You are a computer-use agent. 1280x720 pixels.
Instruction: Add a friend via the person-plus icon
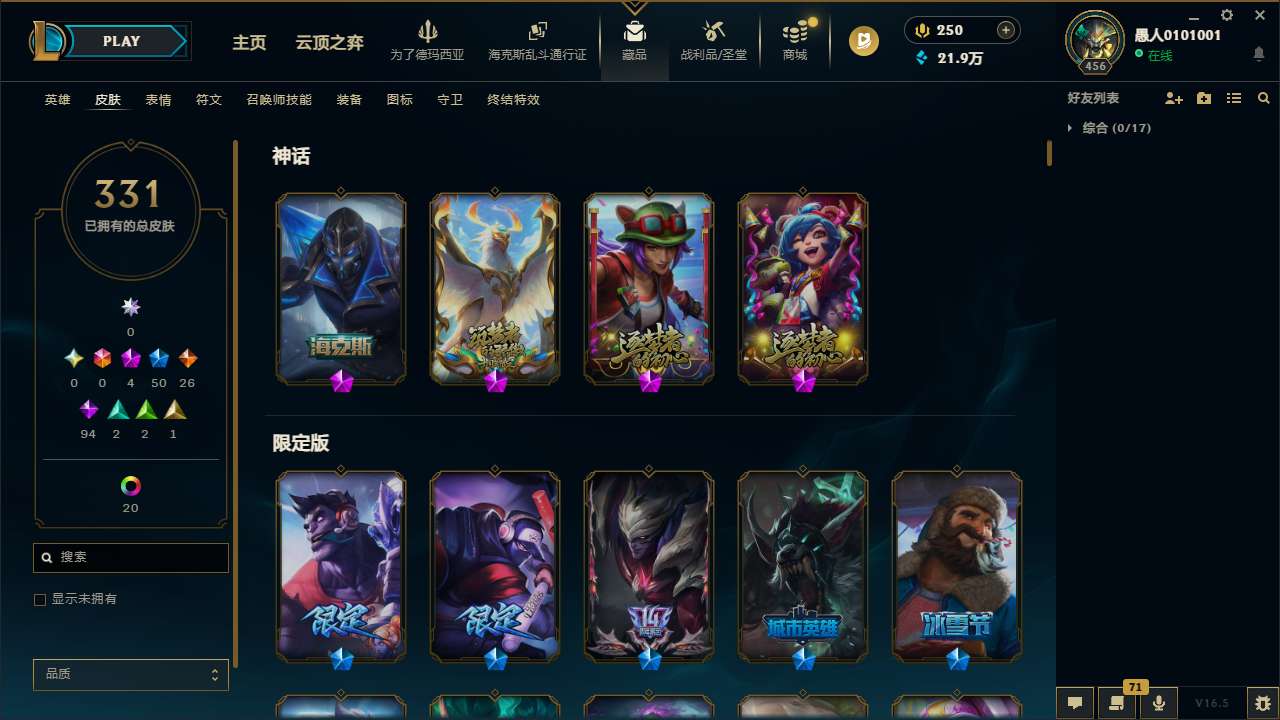(x=1171, y=98)
